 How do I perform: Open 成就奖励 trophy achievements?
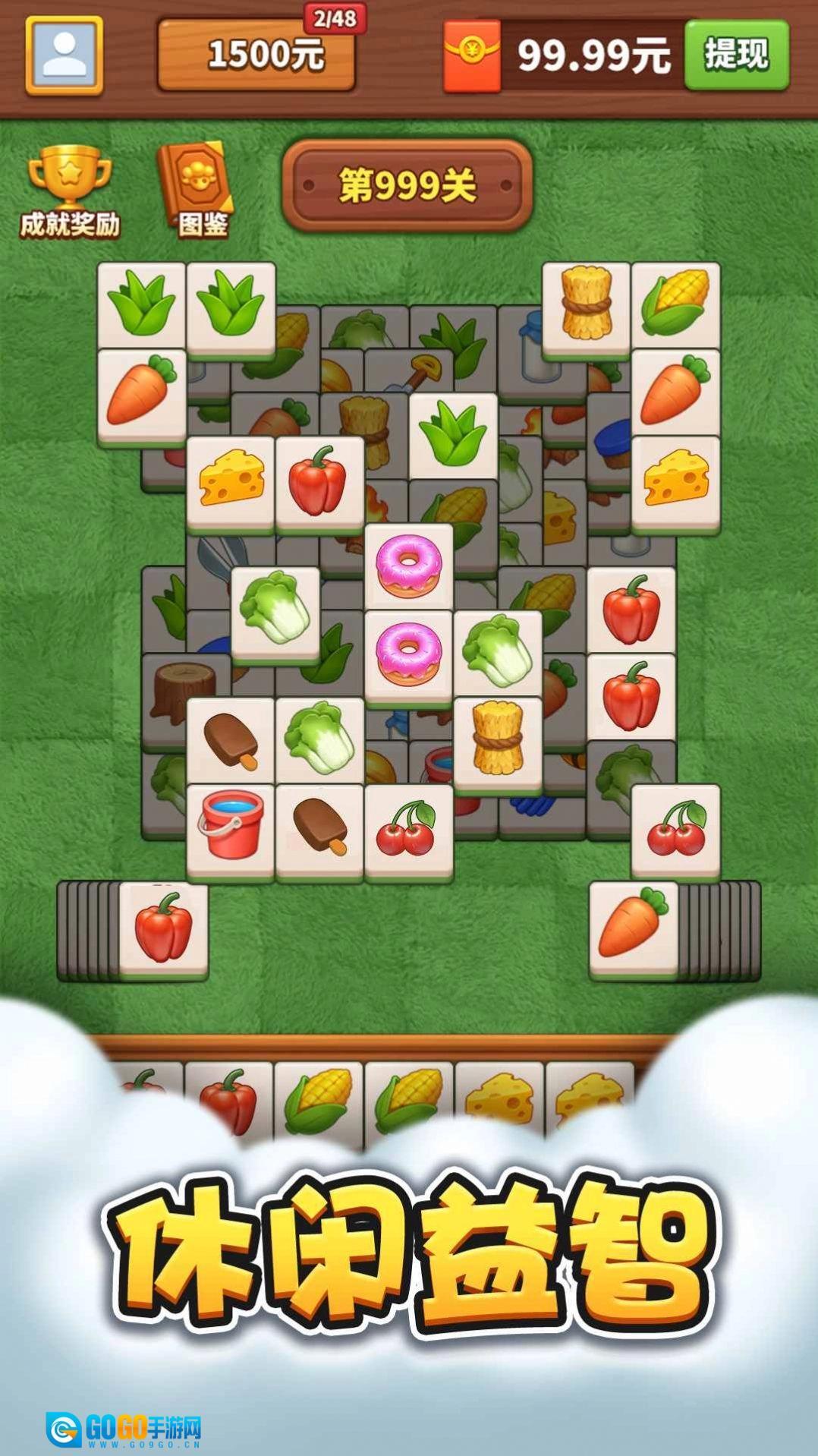69,191
